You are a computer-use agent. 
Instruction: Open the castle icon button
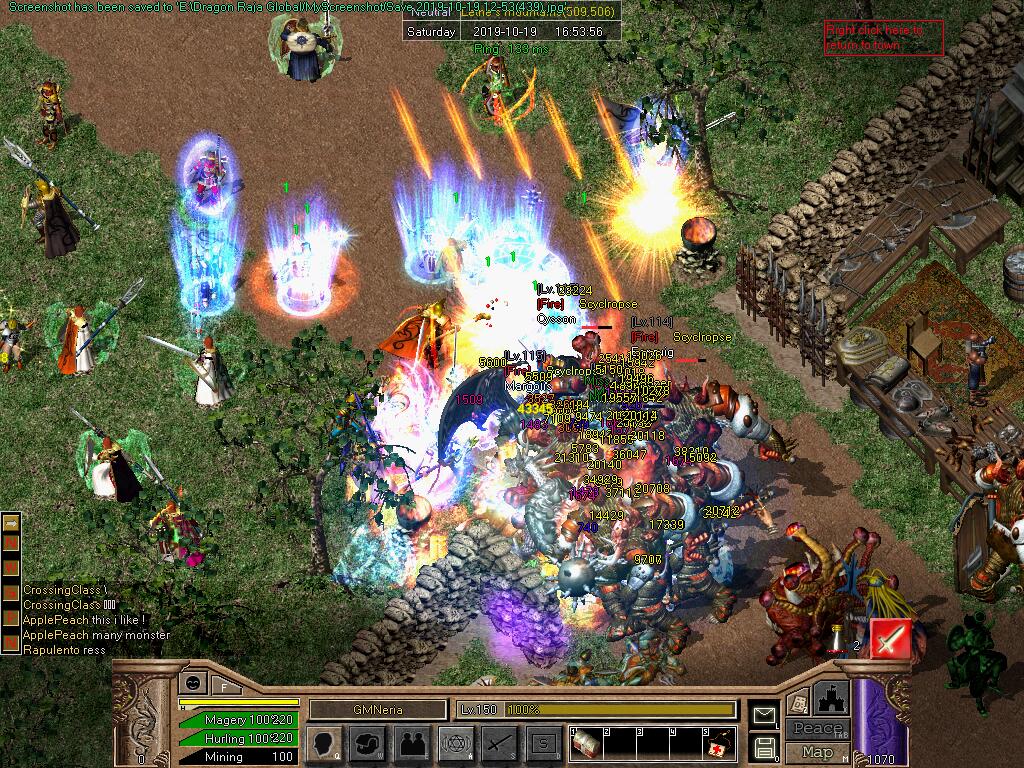point(832,697)
